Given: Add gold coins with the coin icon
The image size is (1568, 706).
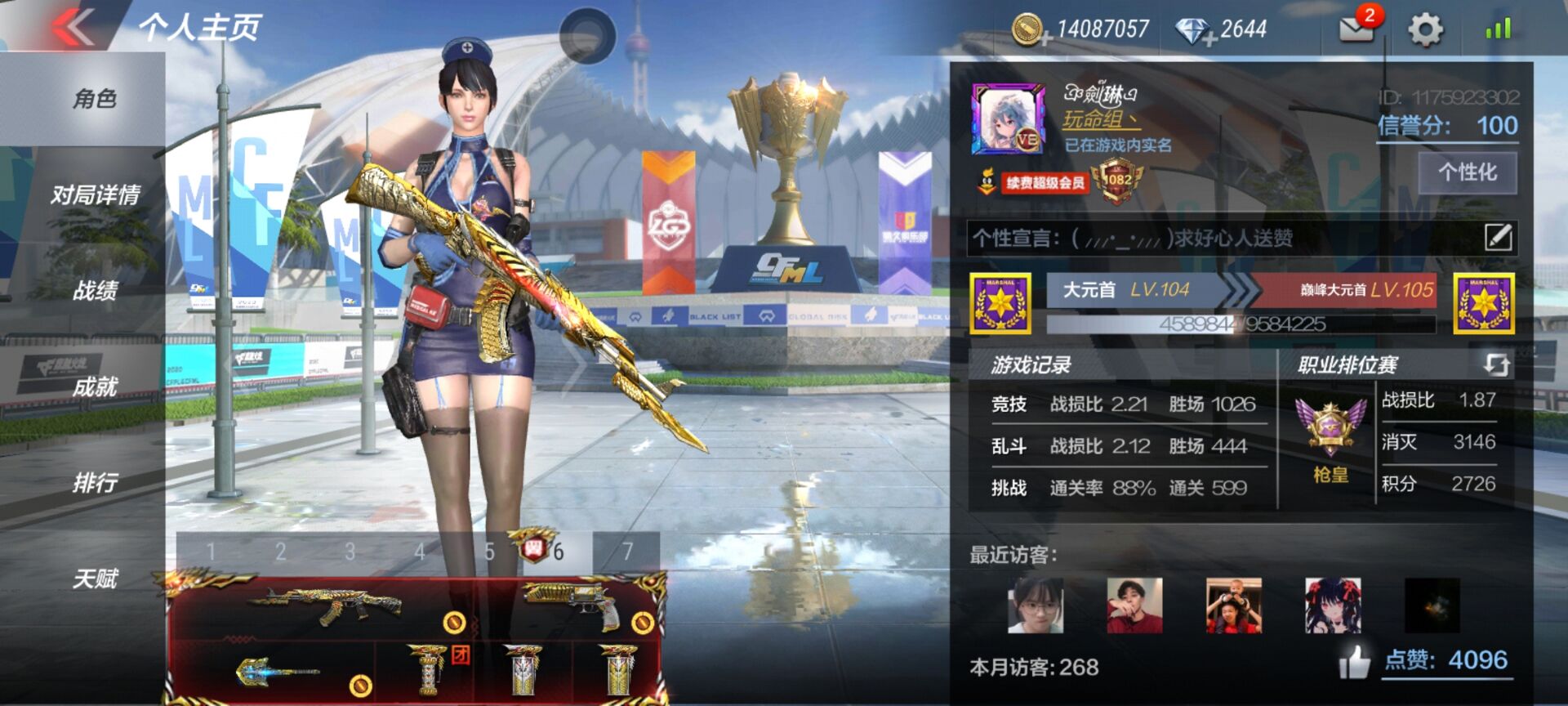Looking at the screenshot, I should pos(1031,30).
